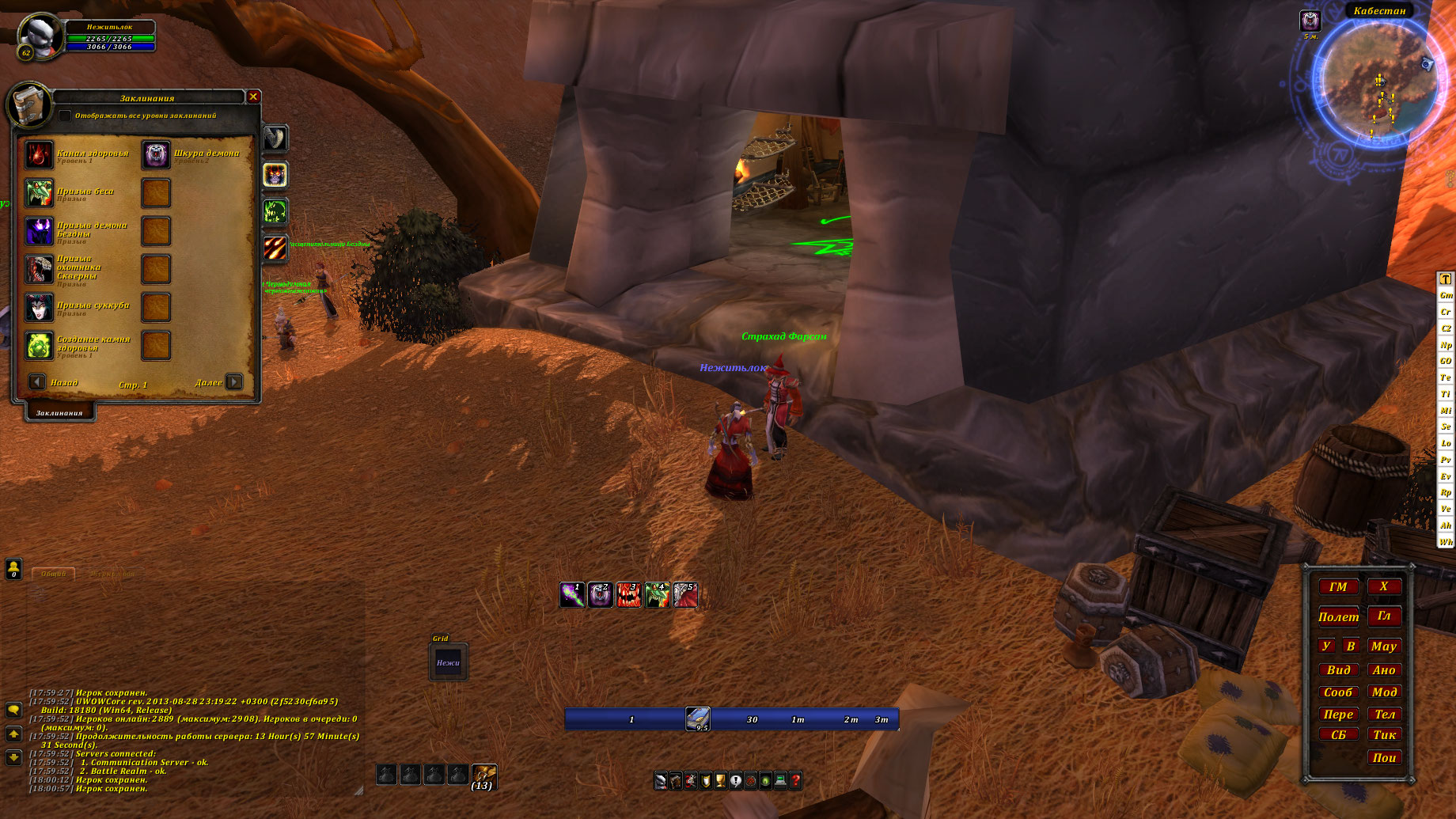Switch to the Заклинания bottom tab
This screenshot has width=1456, height=819.
59,413
